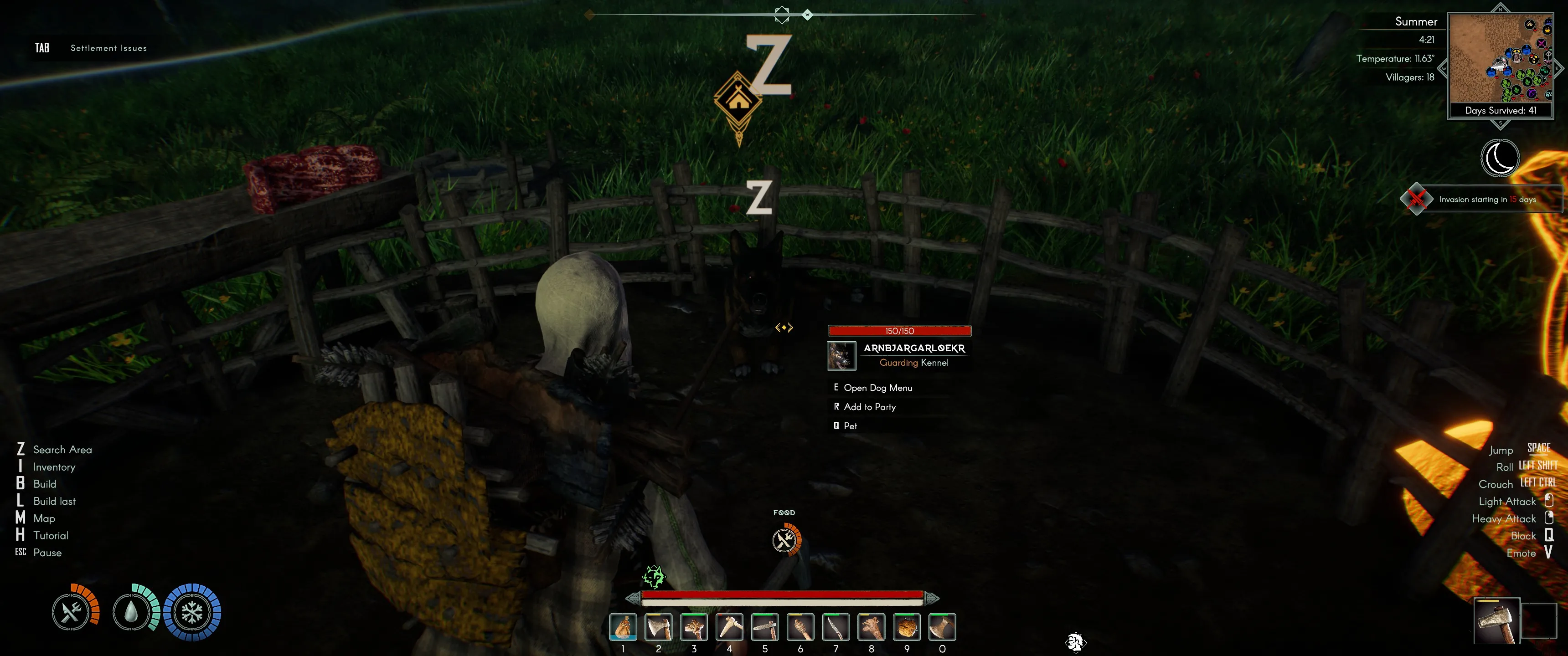Select the wrapped torch club in slot 6
Screen dimensions: 1568x656
coord(800,627)
